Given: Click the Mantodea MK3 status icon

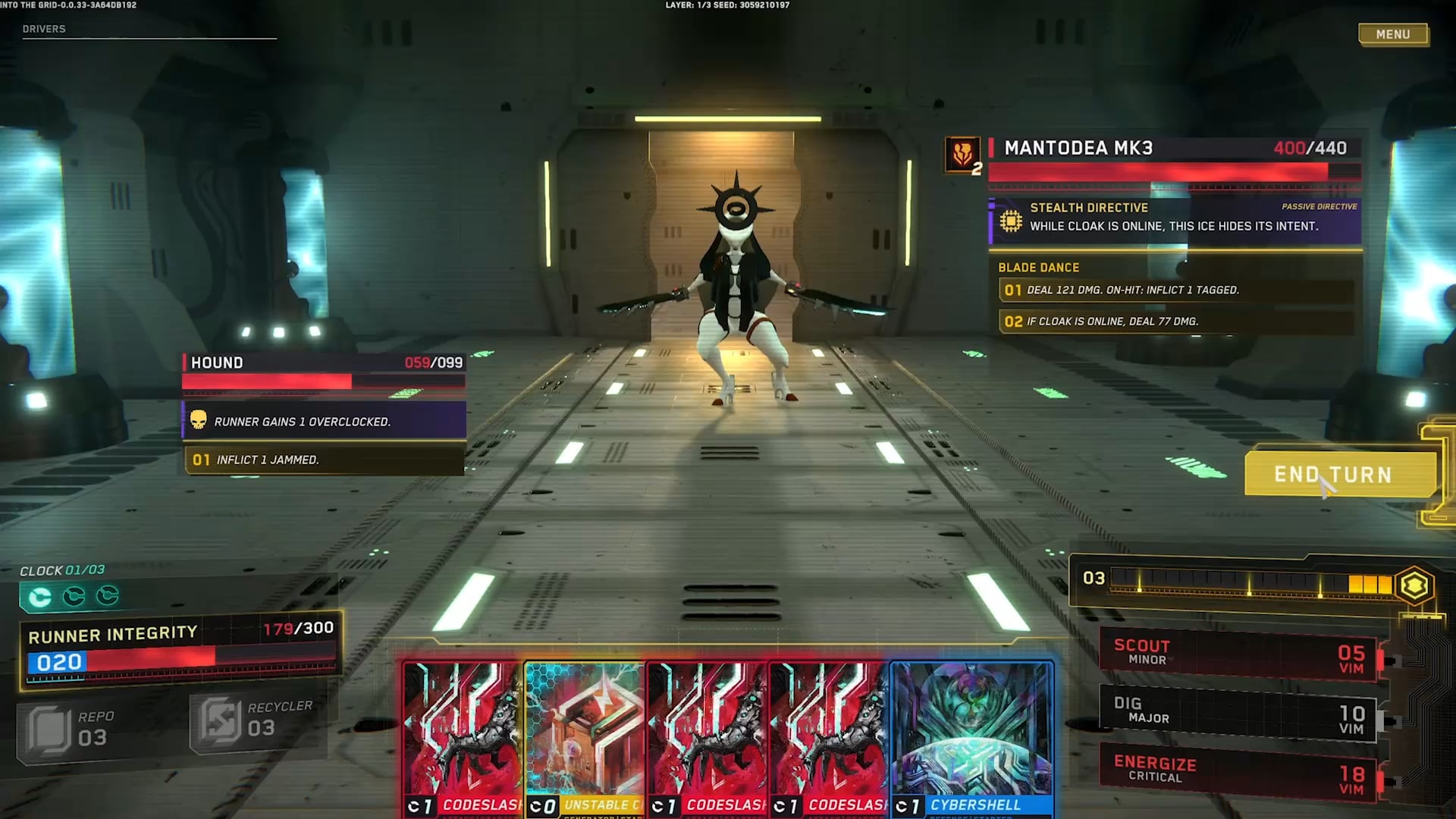Looking at the screenshot, I should tap(962, 154).
